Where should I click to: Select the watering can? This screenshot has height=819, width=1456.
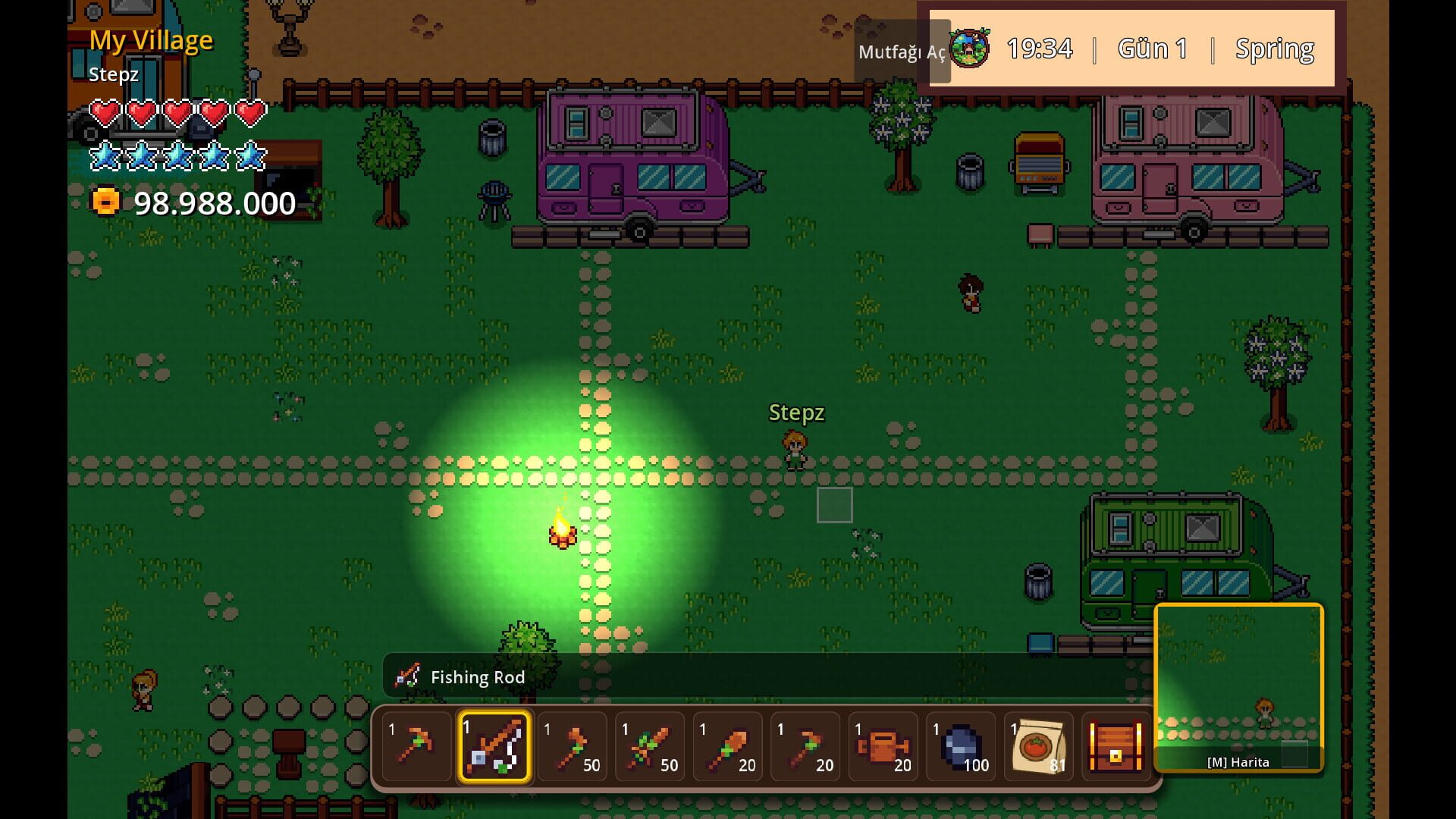885,747
